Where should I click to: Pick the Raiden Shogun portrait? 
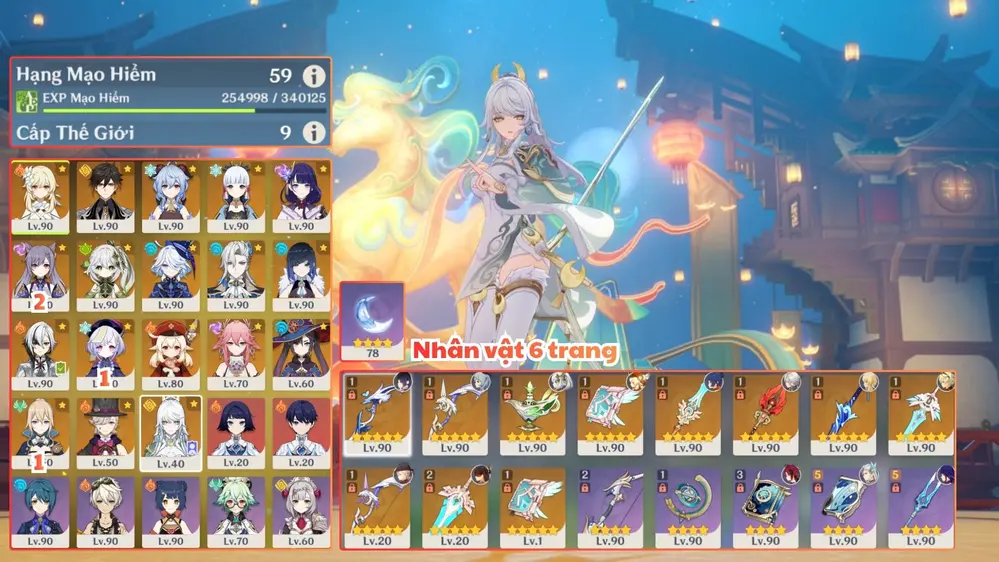tap(301, 192)
